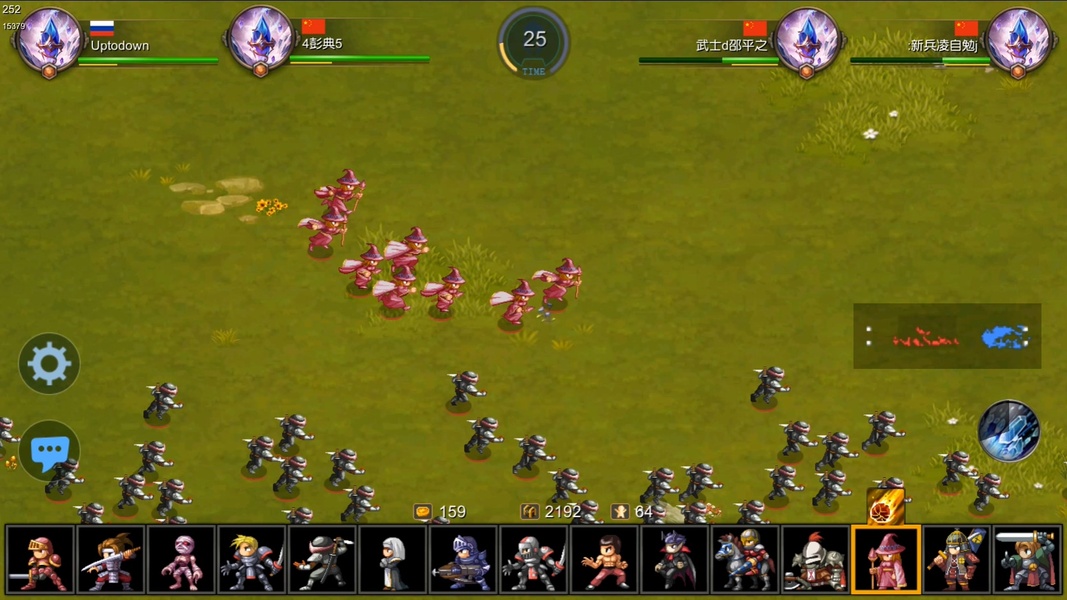
Task: Select the highlighted pink witch unit
Action: (886, 560)
